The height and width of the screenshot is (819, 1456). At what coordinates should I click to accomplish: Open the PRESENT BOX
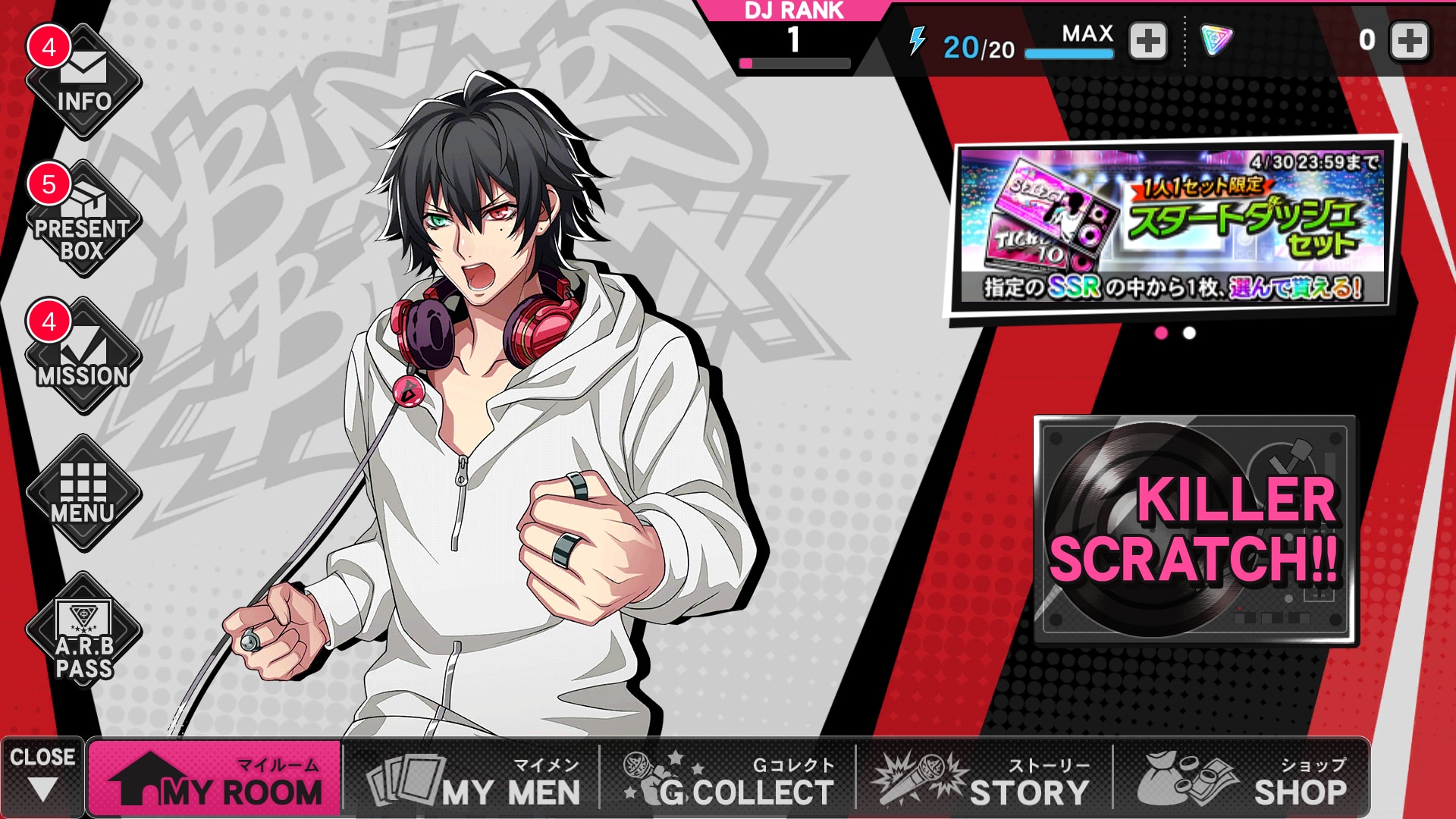83,220
